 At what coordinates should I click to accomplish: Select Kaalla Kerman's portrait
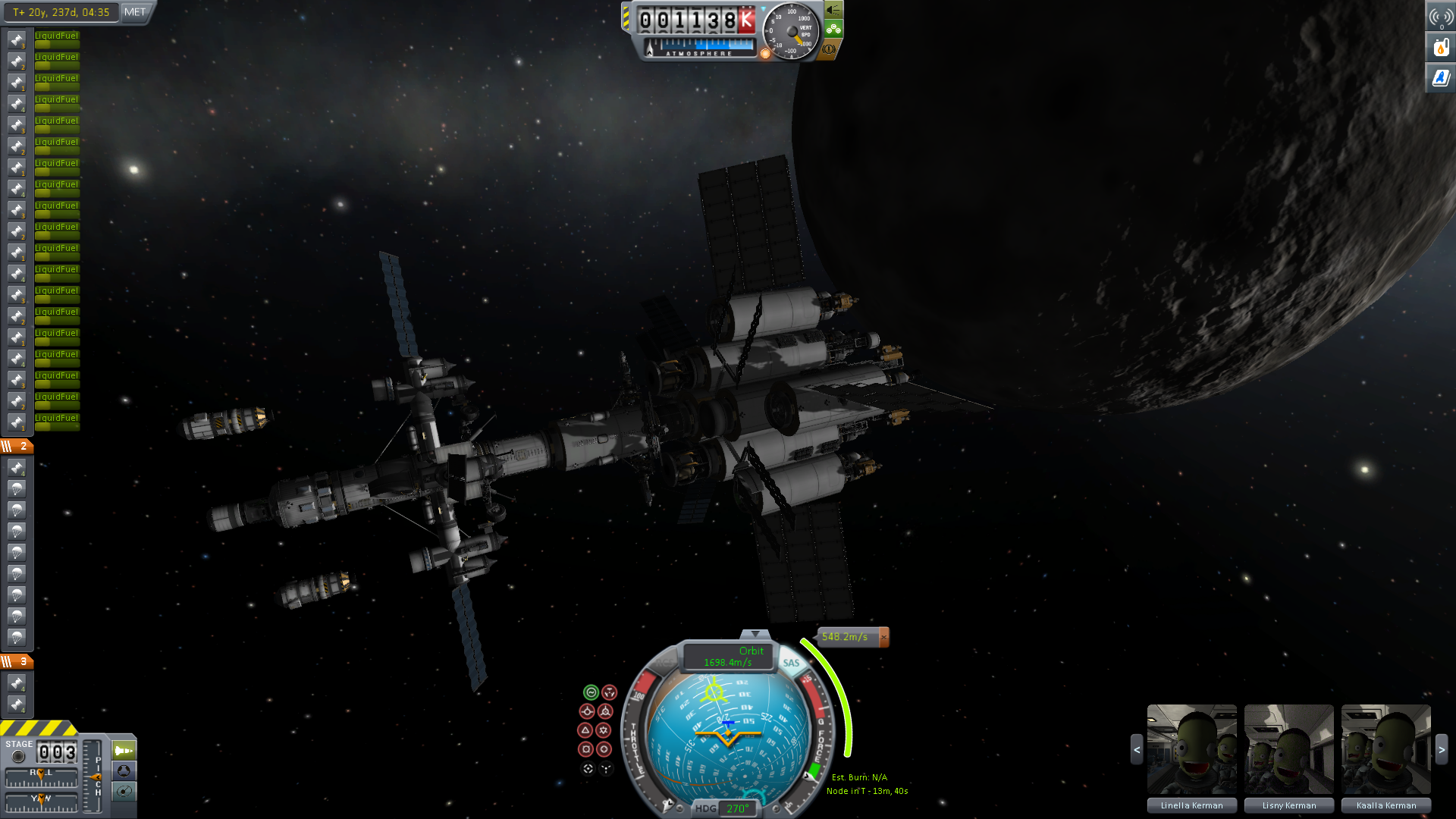(x=1385, y=749)
